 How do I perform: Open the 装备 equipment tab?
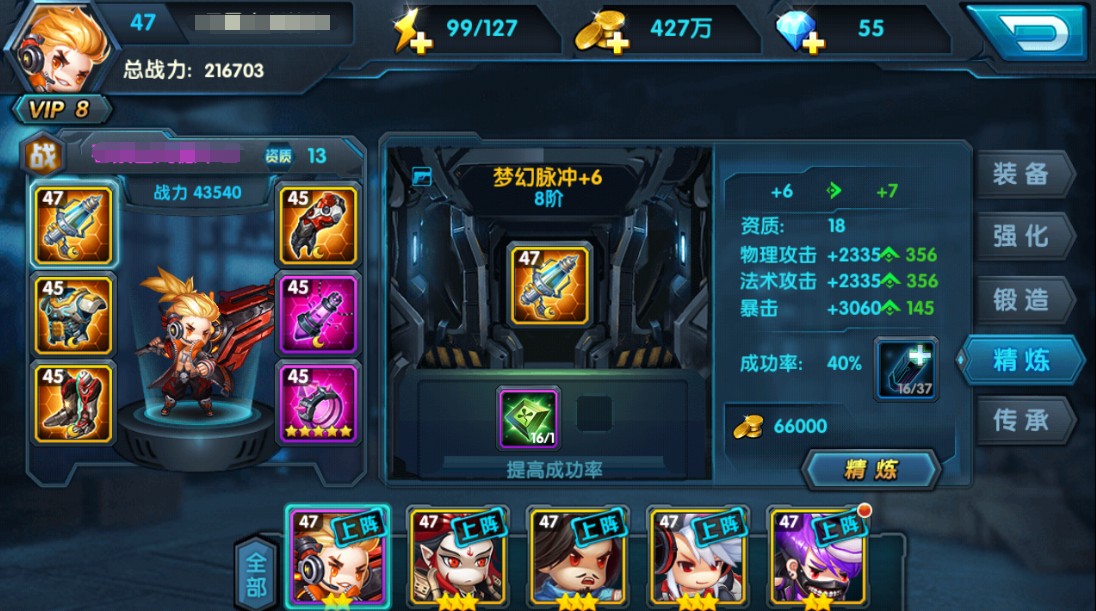pyautogui.click(x=1022, y=174)
